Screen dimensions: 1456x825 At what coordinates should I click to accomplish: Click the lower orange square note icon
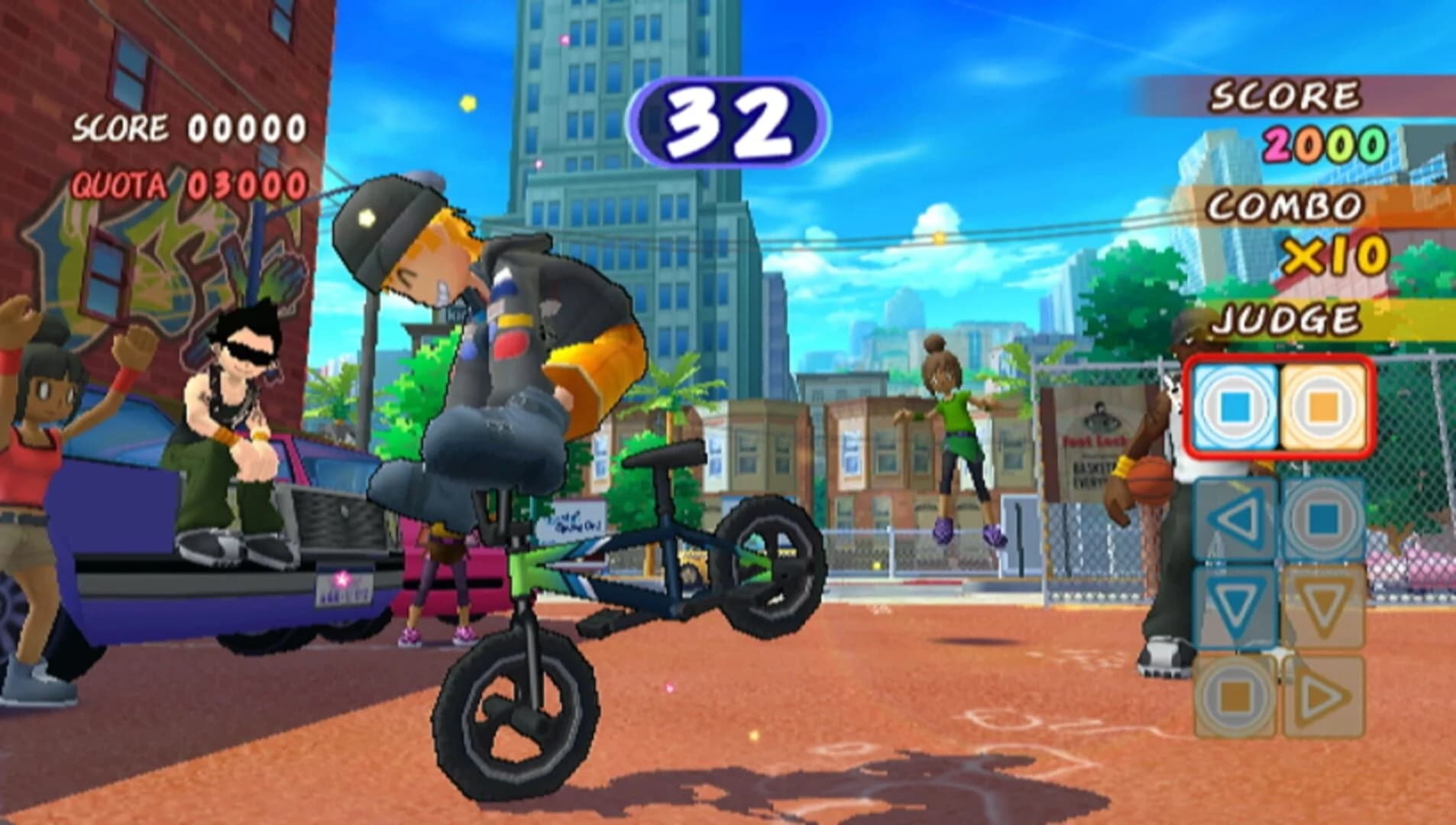coord(1236,691)
